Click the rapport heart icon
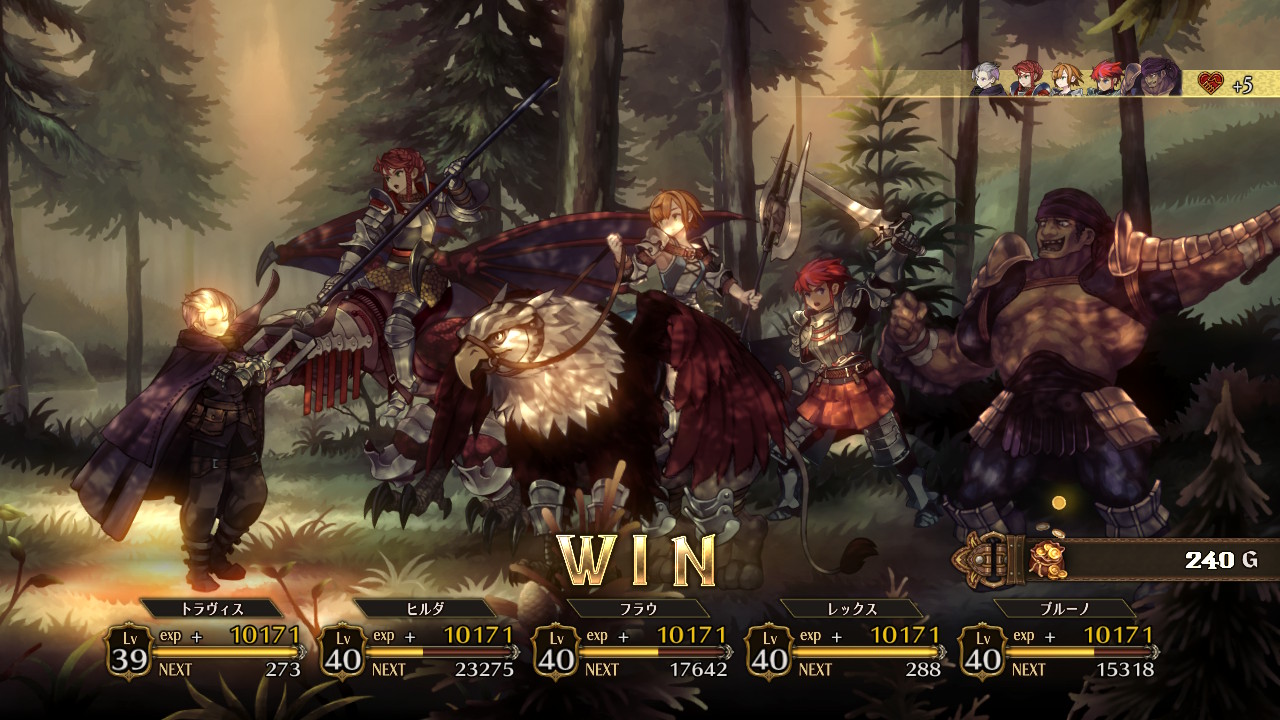 pos(1211,83)
